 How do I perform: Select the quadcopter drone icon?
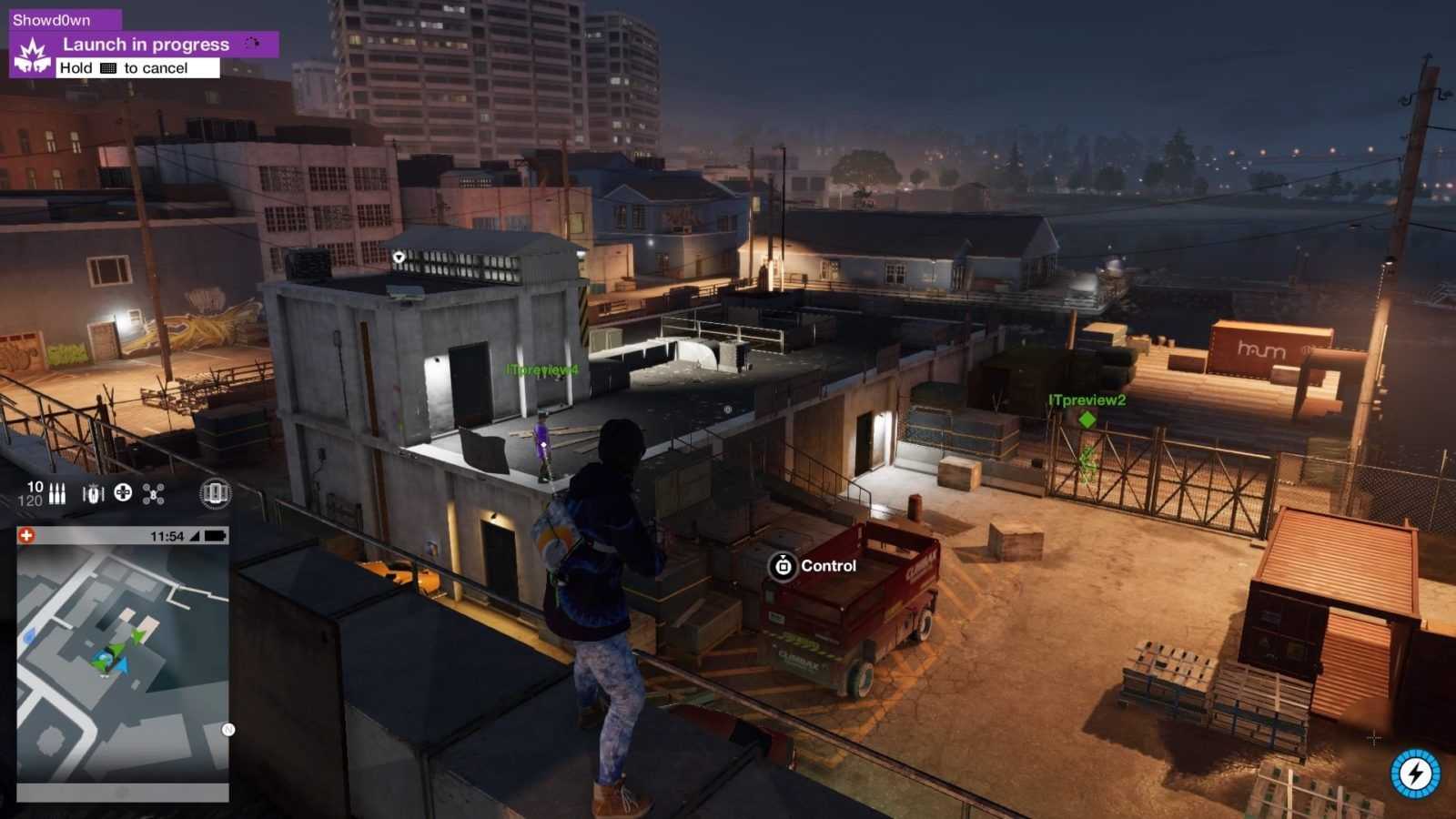(x=153, y=493)
